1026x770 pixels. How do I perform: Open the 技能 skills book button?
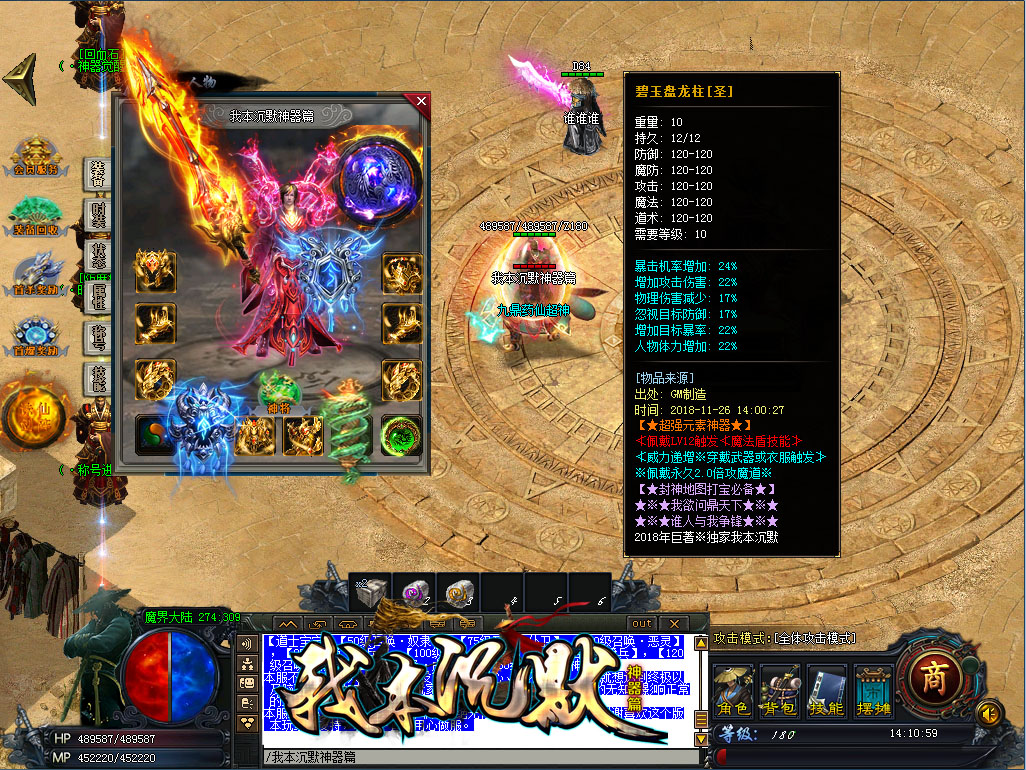[x=827, y=692]
